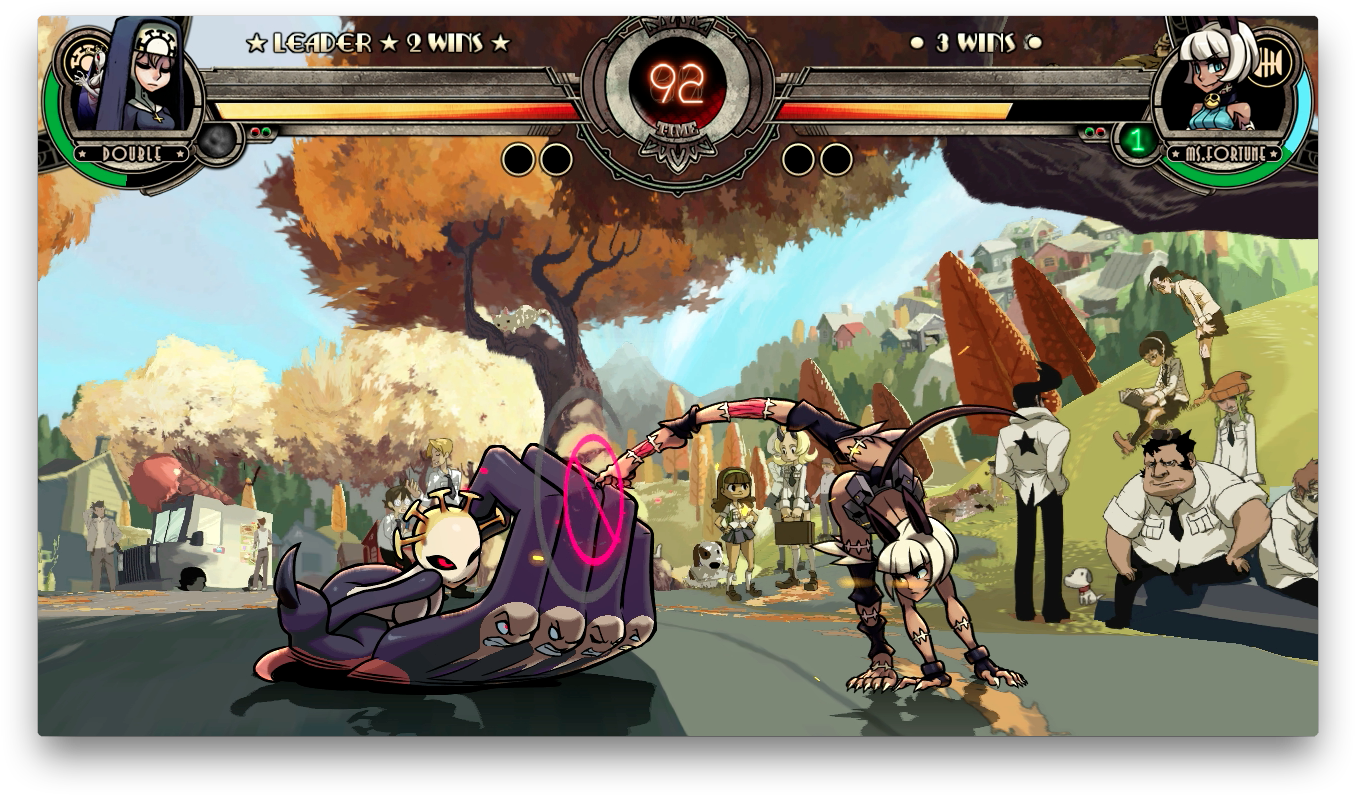Click the TIME emblem beneath the timer
1355x795 pixels.
pyautogui.click(x=677, y=130)
